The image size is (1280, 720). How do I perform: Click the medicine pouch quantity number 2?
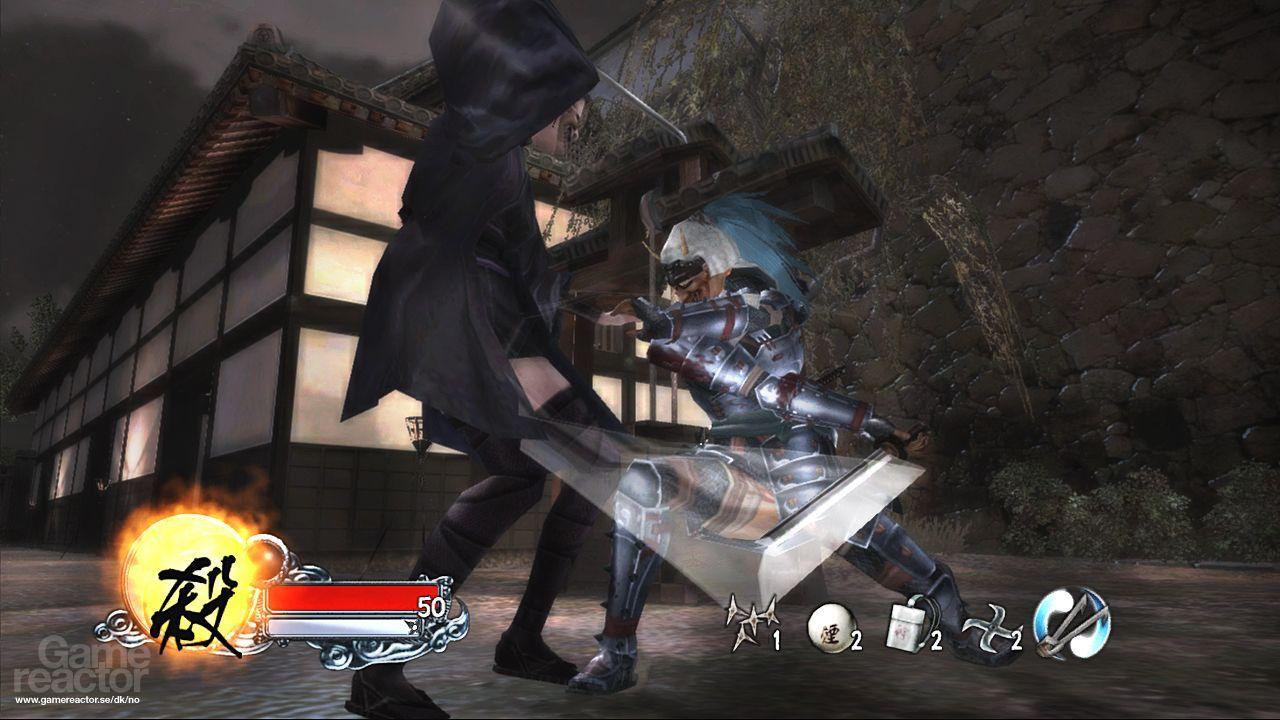937,639
